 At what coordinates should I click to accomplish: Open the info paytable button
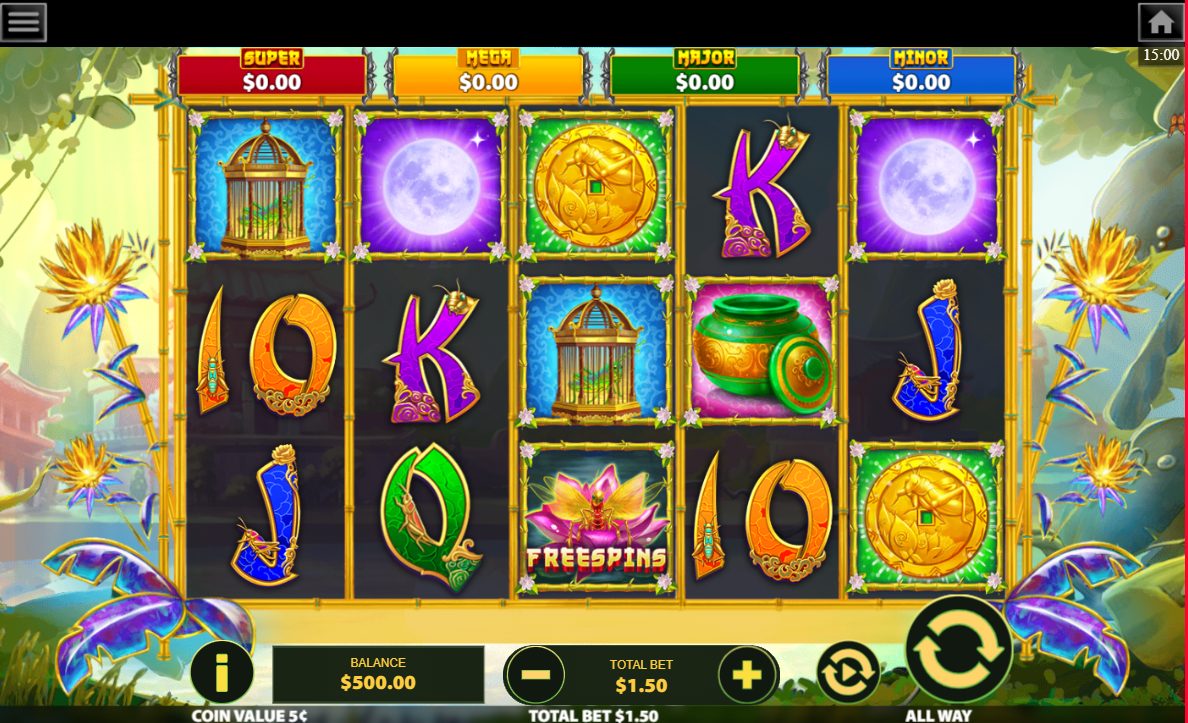[x=221, y=672]
